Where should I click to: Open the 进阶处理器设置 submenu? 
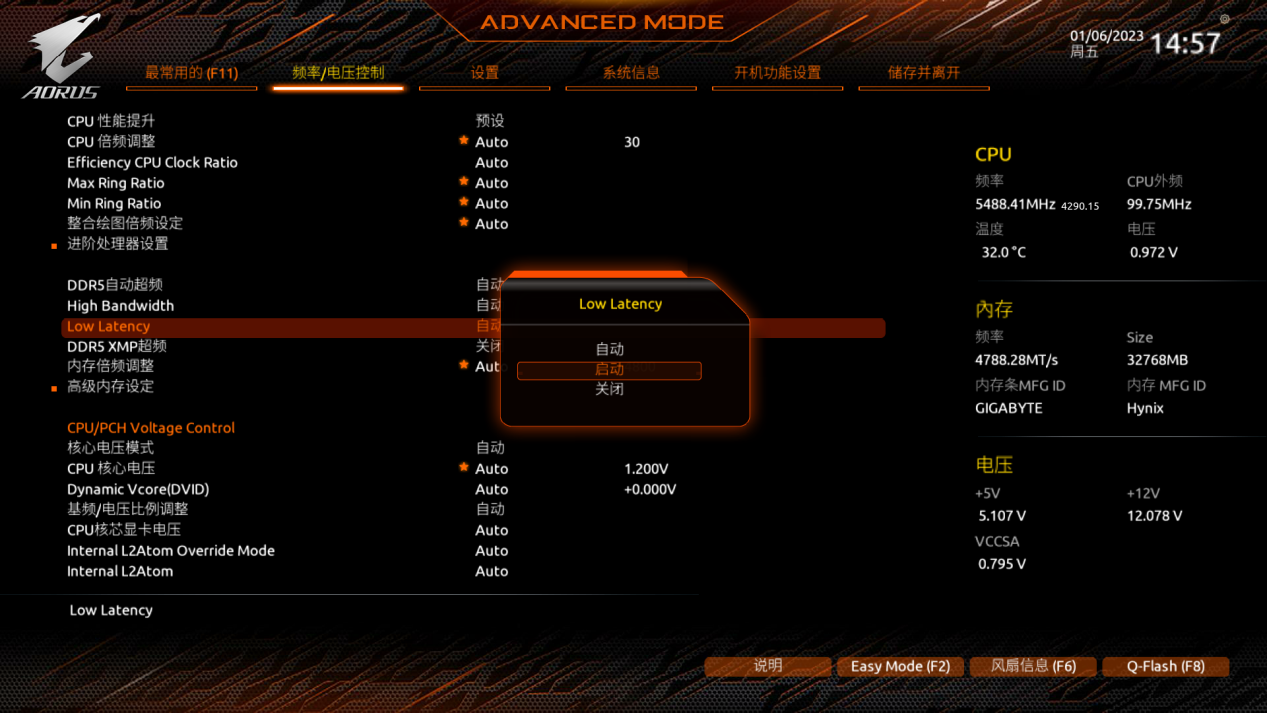pos(117,244)
